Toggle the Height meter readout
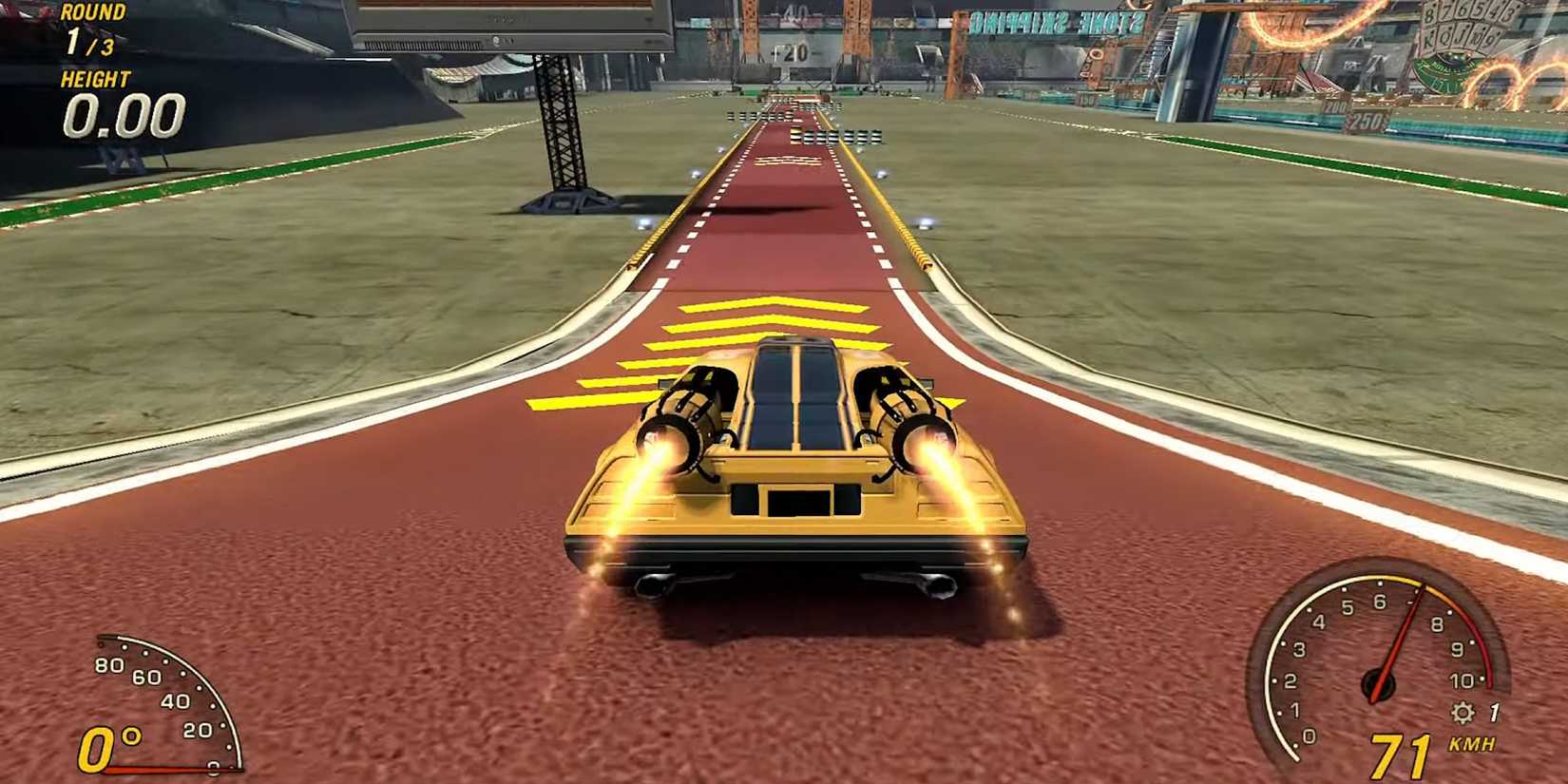The image size is (1568, 784). click(x=124, y=114)
